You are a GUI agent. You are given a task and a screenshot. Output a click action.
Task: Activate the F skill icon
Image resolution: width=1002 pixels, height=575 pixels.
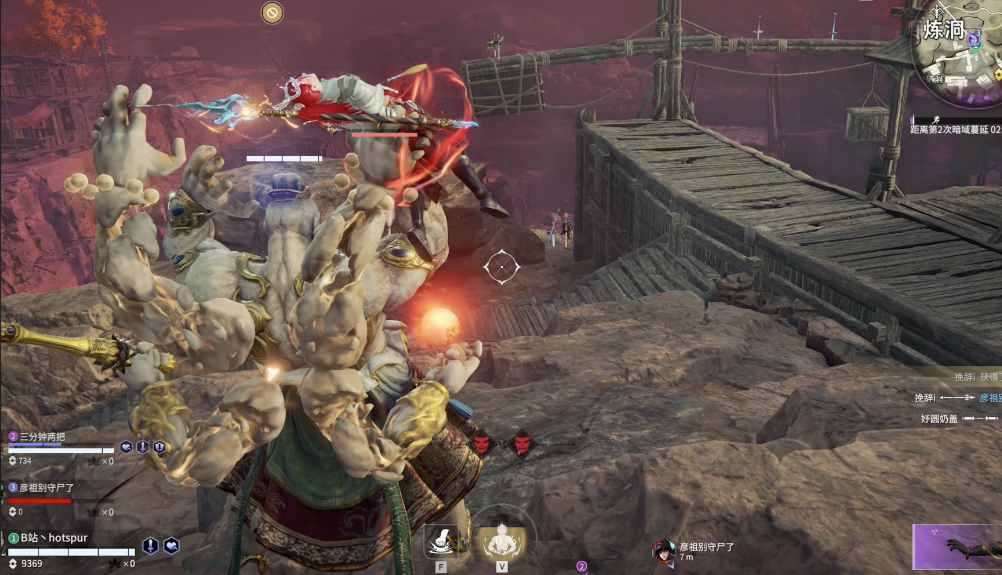(441, 541)
